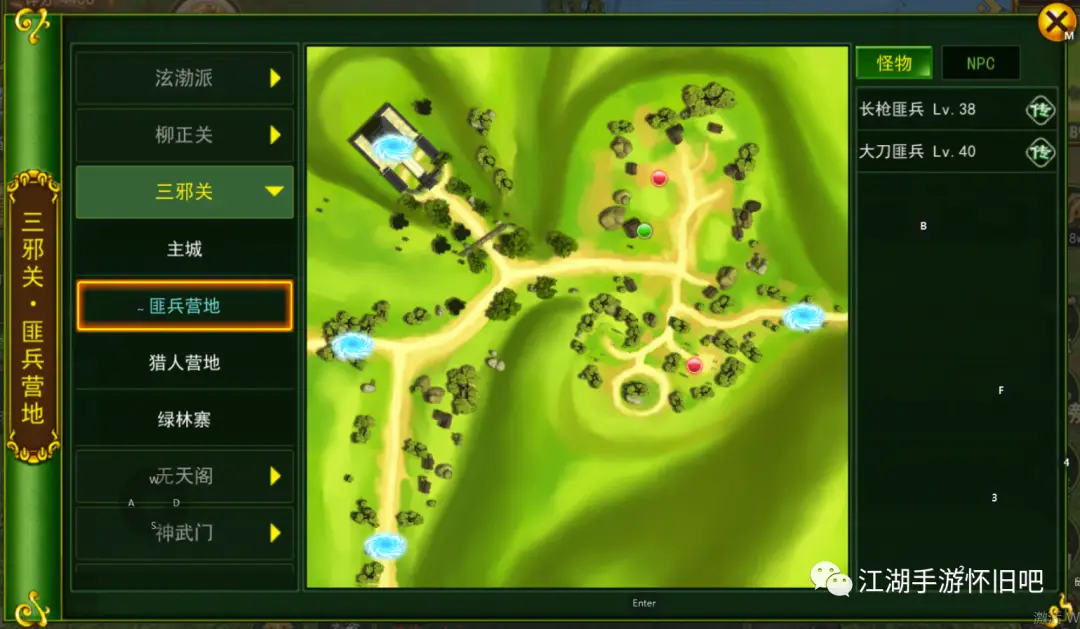
Task: Close the map window
Action: [1056, 22]
